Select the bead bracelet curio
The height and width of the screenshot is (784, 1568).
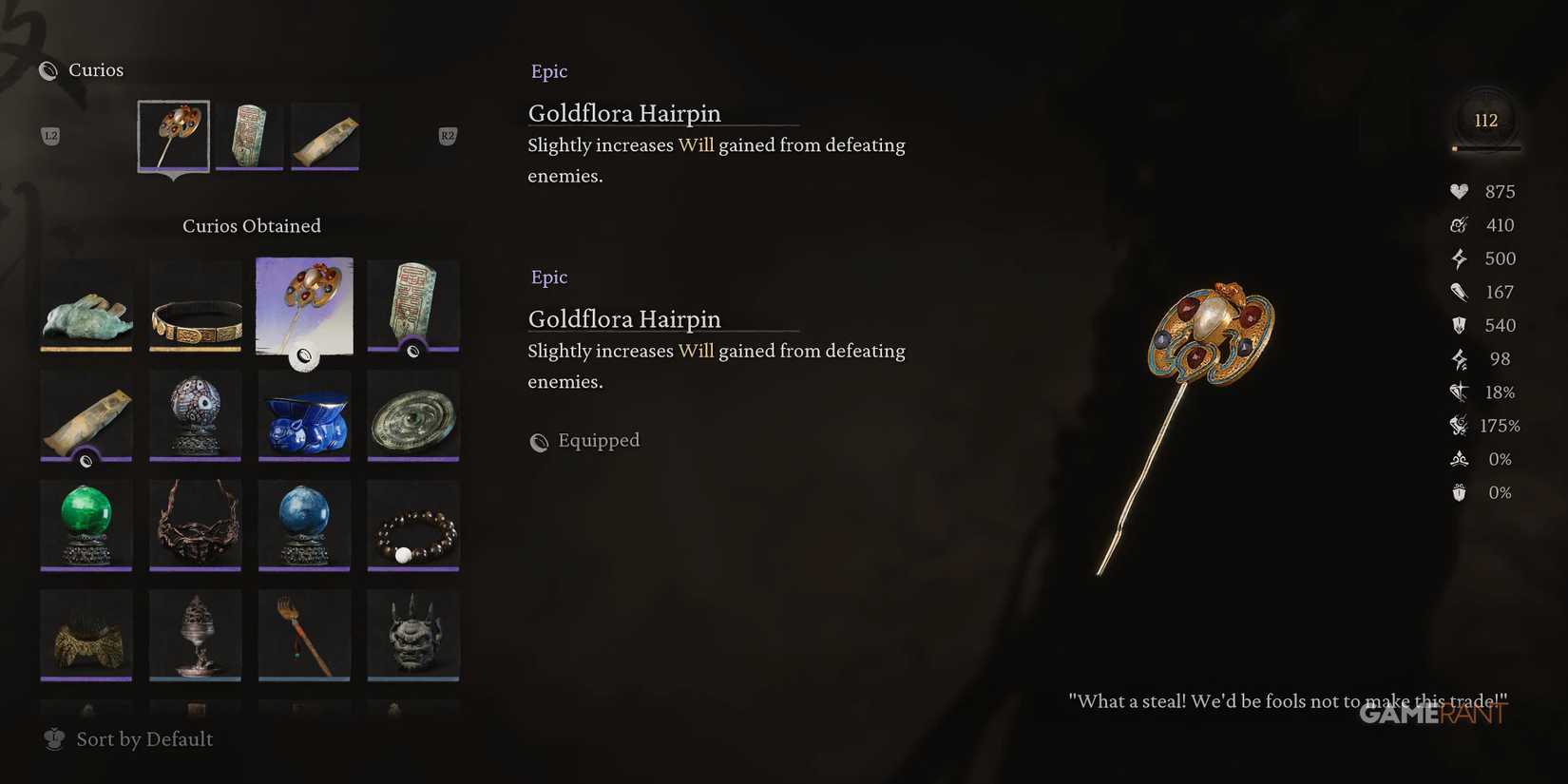tap(412, 525)
